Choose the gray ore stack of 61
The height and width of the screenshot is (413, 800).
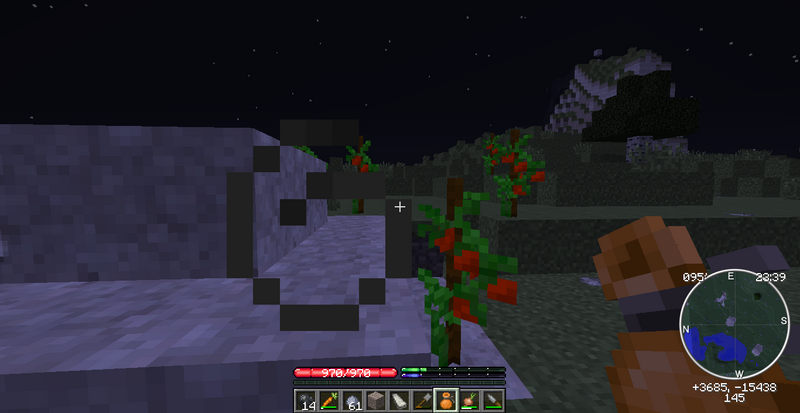[x=352, y=401]
